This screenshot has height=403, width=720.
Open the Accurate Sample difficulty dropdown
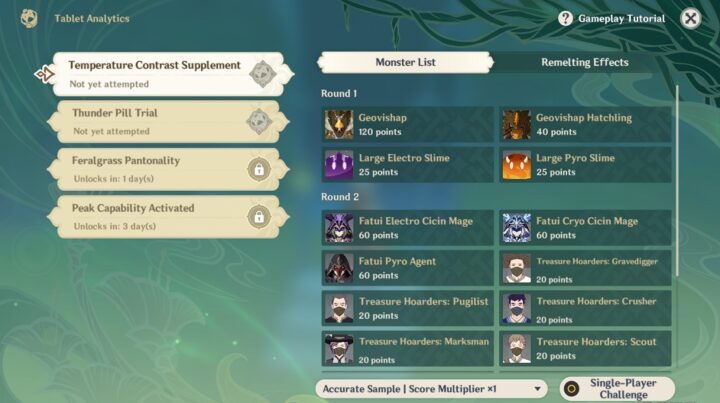432,388
